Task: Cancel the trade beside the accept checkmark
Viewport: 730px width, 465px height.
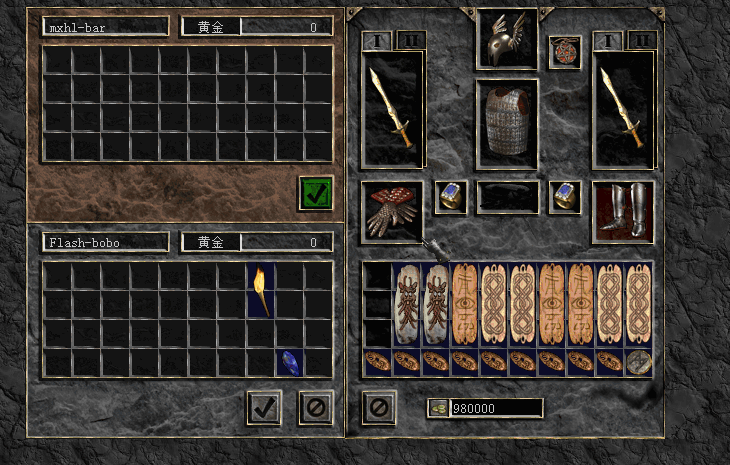Action: [x=315, y=407]
